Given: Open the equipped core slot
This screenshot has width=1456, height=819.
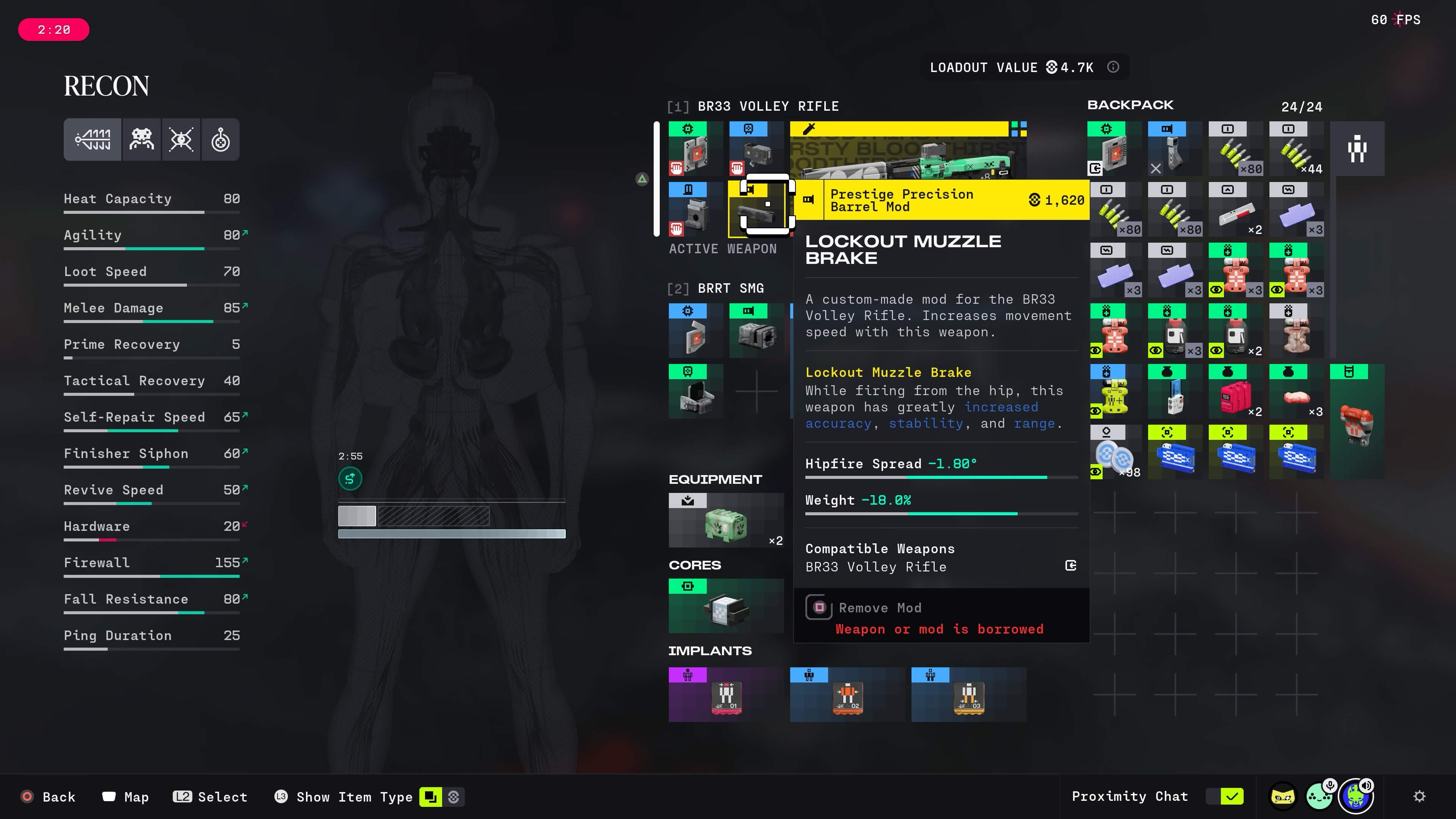Looking at the screenshot, I should pyautogui.click(x=726, y=606).
